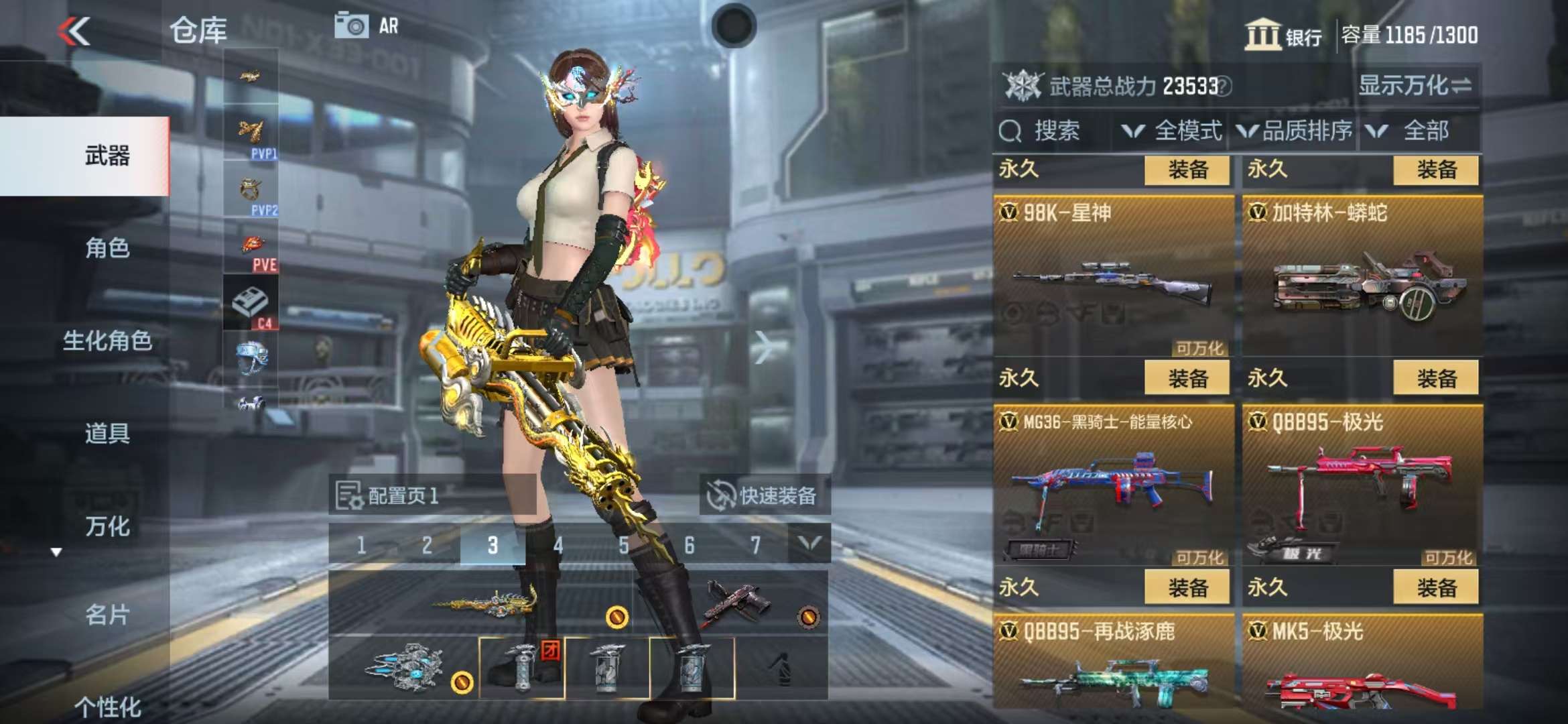Open the 配置页1 loadout page selector
The height and width of the screenshot is (724, 1568).
pyautogui.click(x=402, y=495)
